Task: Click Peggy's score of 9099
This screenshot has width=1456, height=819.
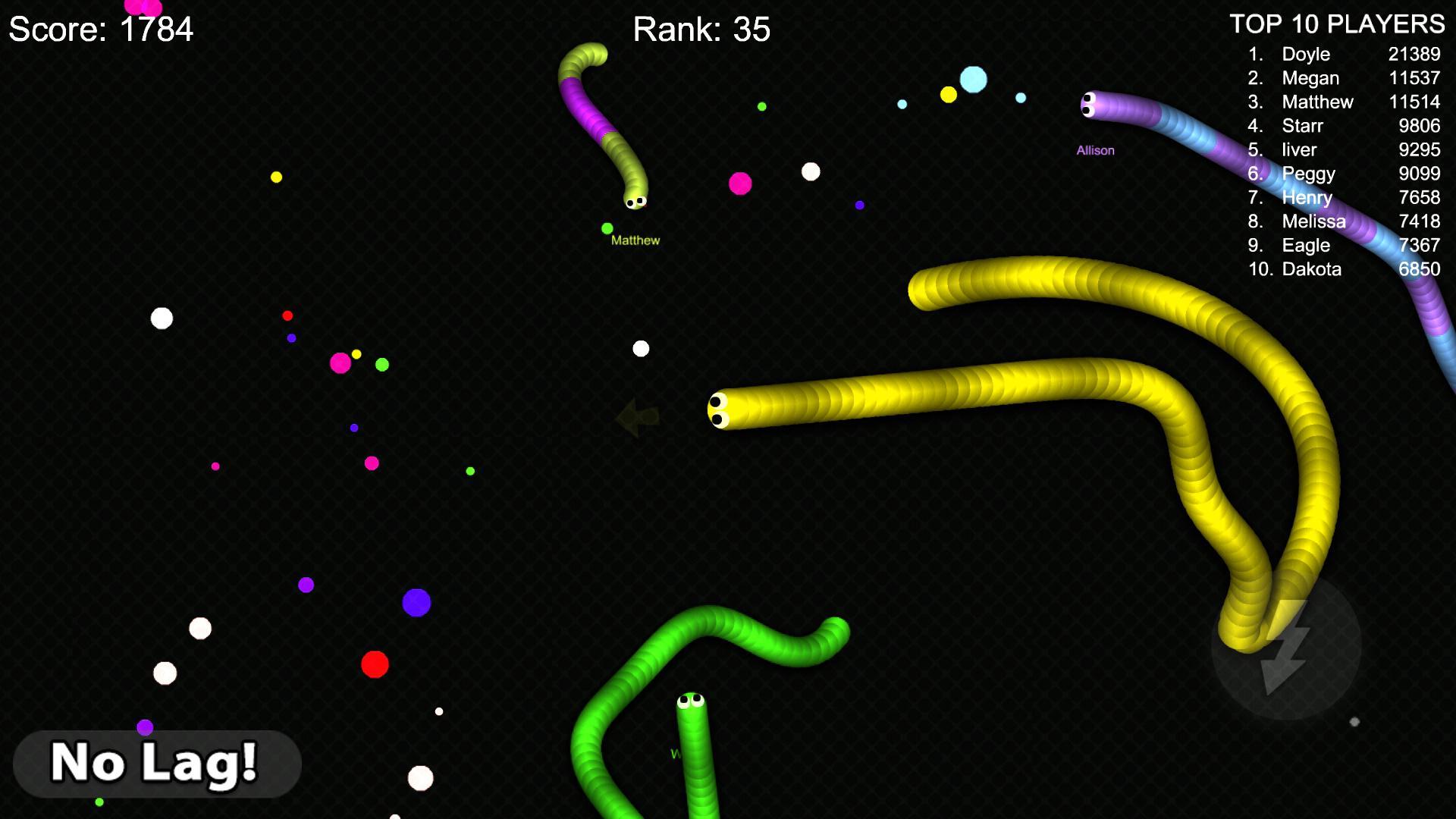Action: tap(1419, 174)
